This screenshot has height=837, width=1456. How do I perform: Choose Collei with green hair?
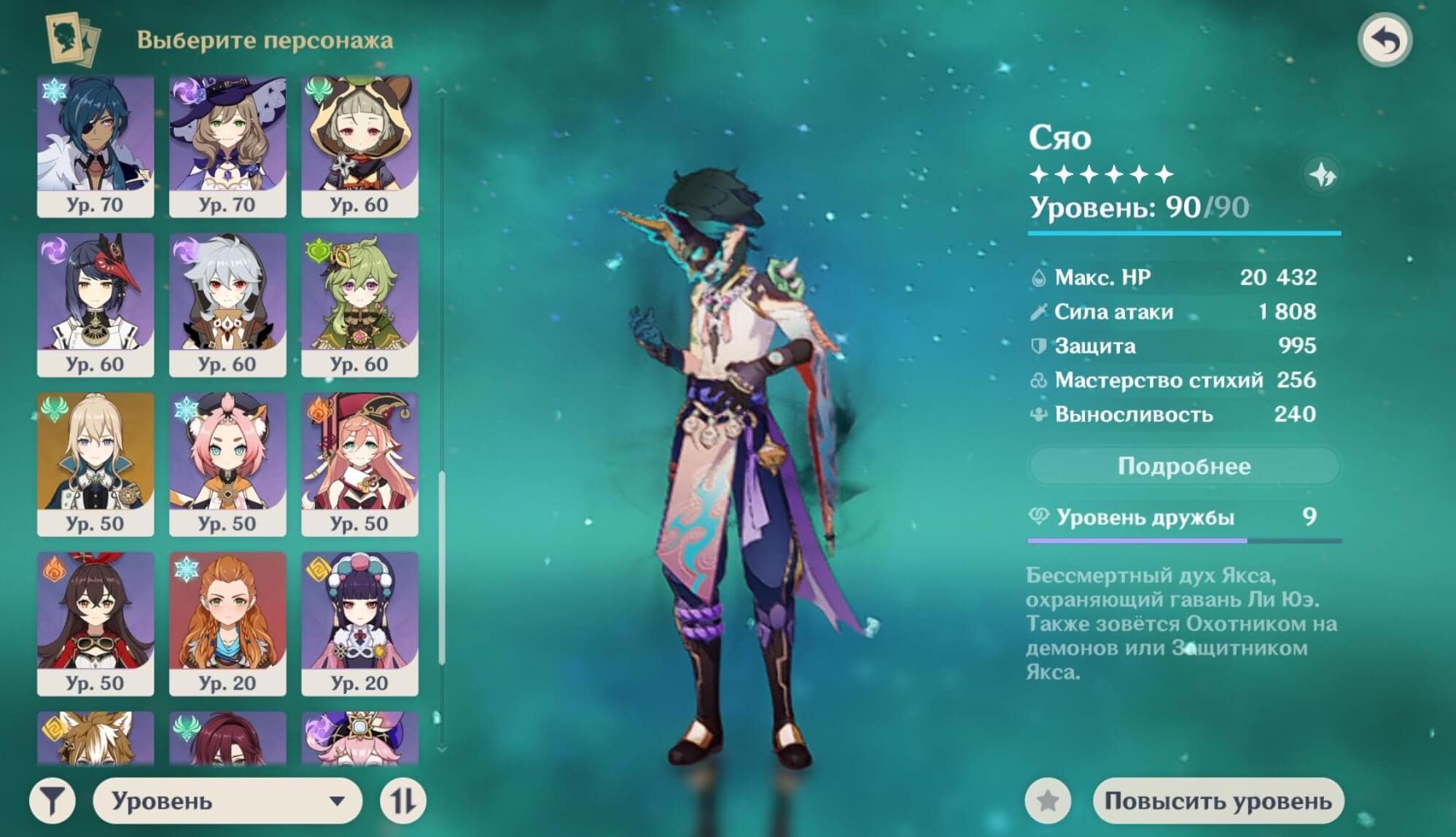tap(359, 305)
